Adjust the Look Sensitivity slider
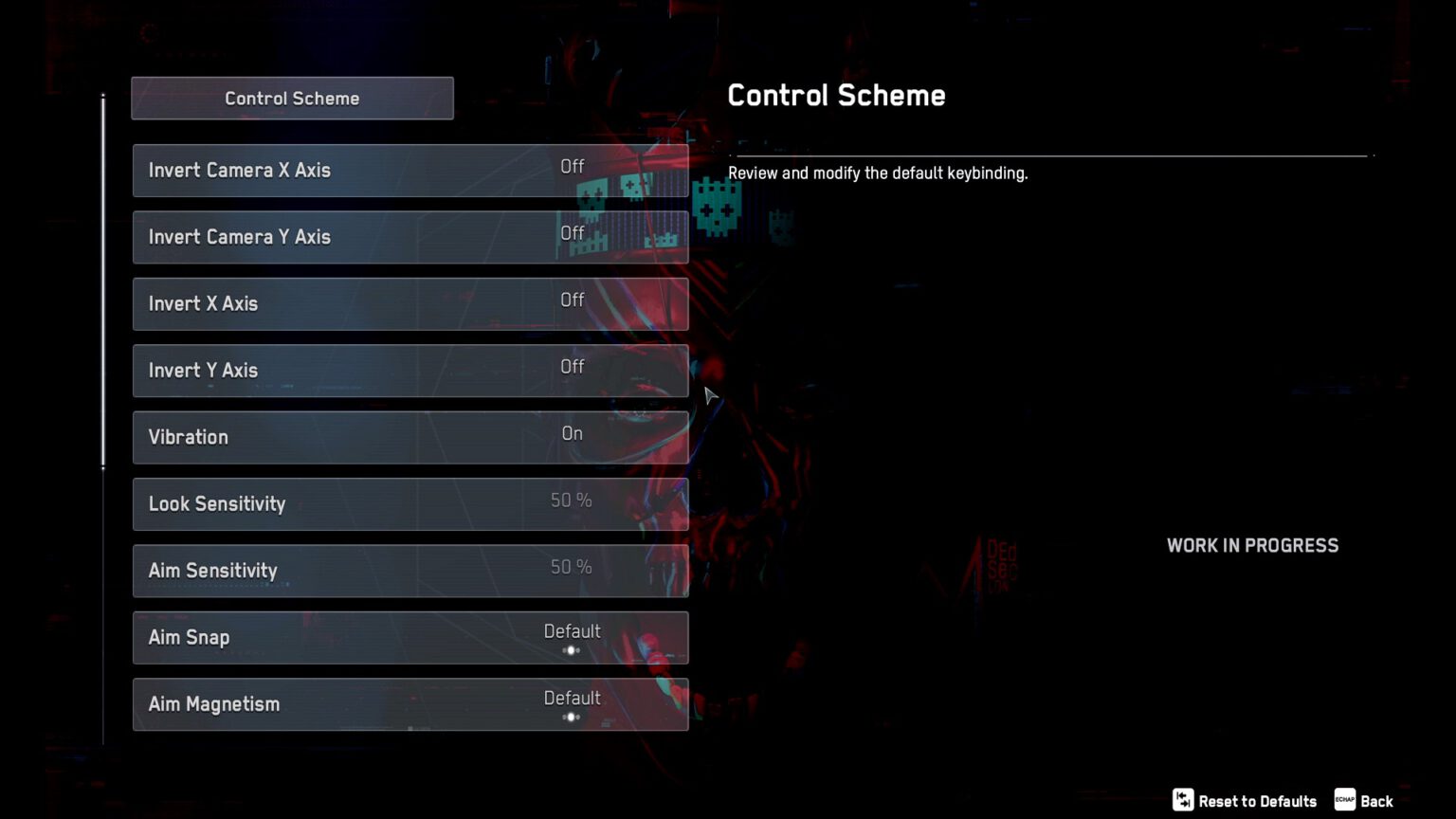This screenshot has height=819, width=1456. (x=571, y=500)
